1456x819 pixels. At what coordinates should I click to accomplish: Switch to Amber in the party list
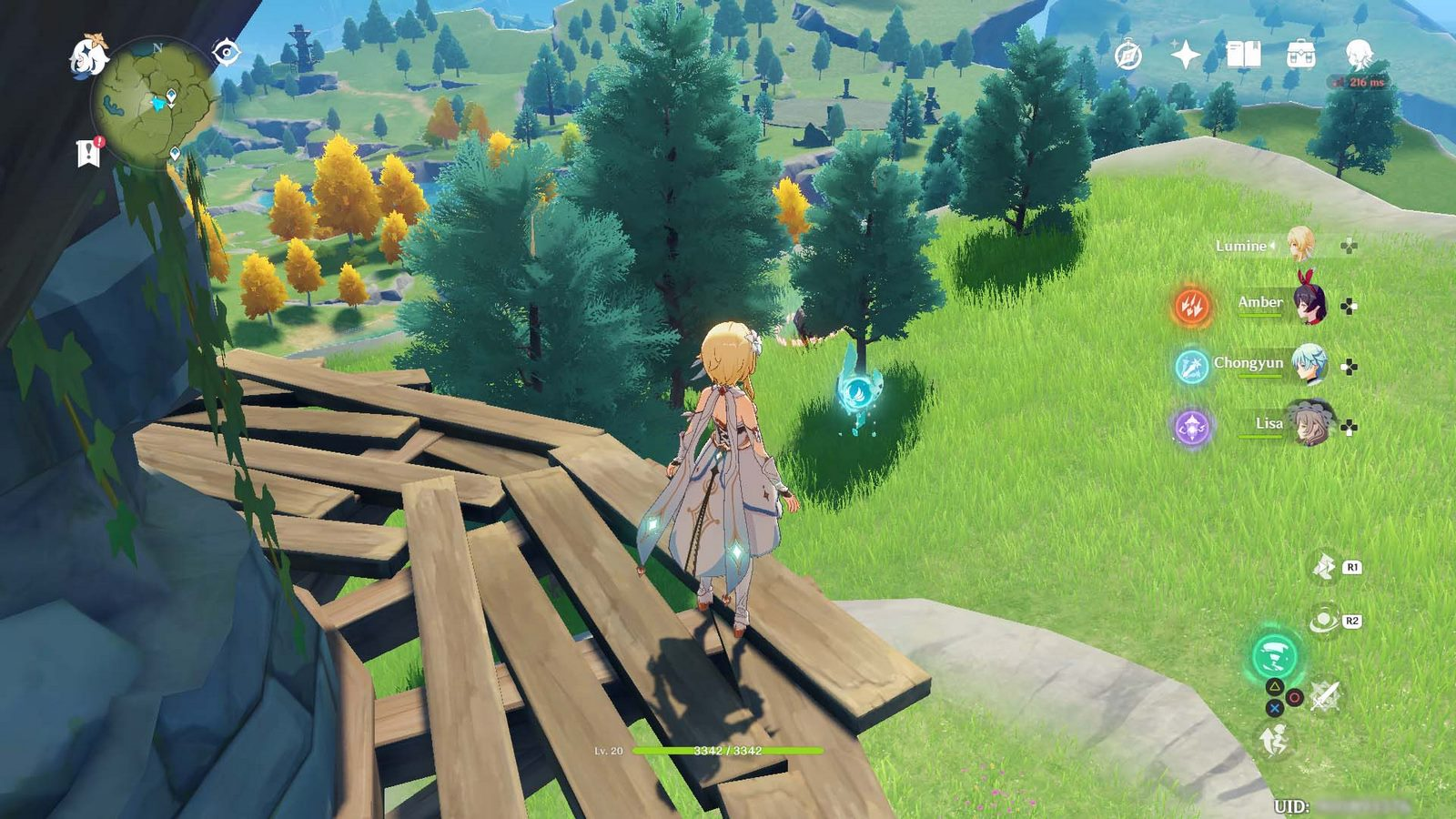[x=1309, y=305]
